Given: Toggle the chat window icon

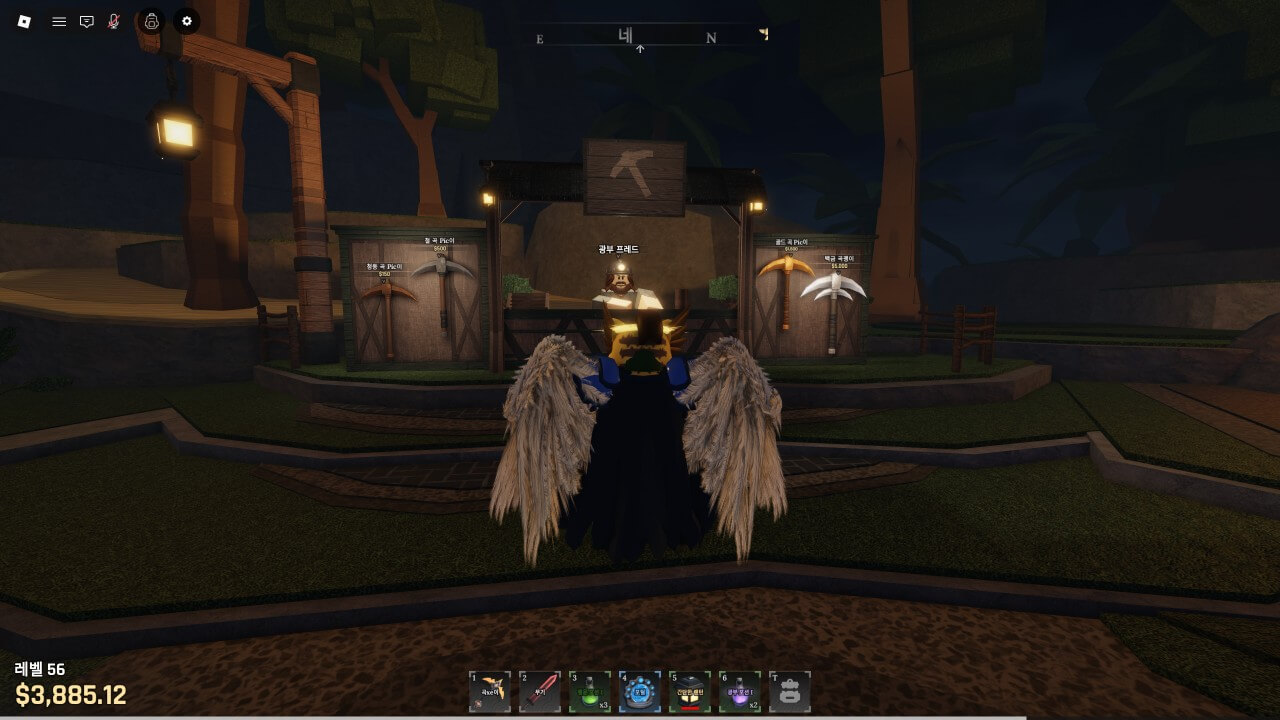Looking at the screenshot, I should (87, 21).
